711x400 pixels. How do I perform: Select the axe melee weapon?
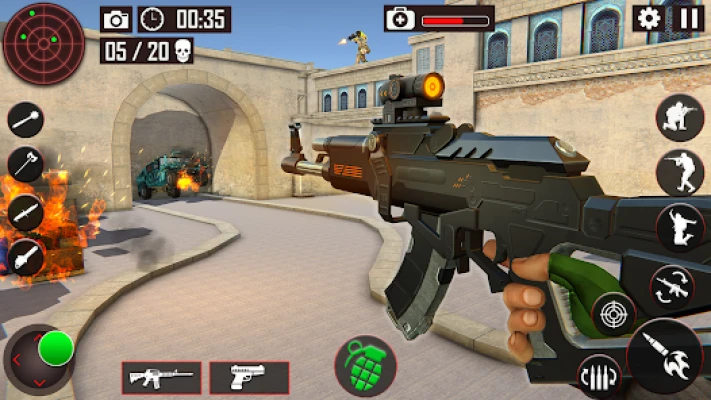coord(25,165)
